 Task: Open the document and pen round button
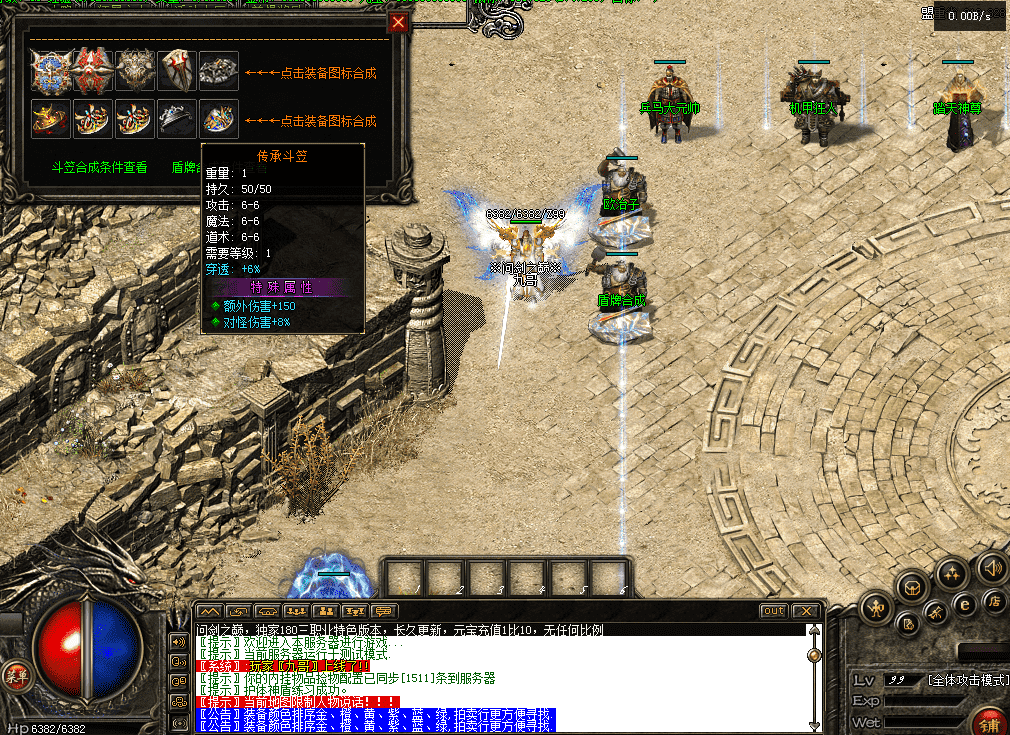[909, 624]
